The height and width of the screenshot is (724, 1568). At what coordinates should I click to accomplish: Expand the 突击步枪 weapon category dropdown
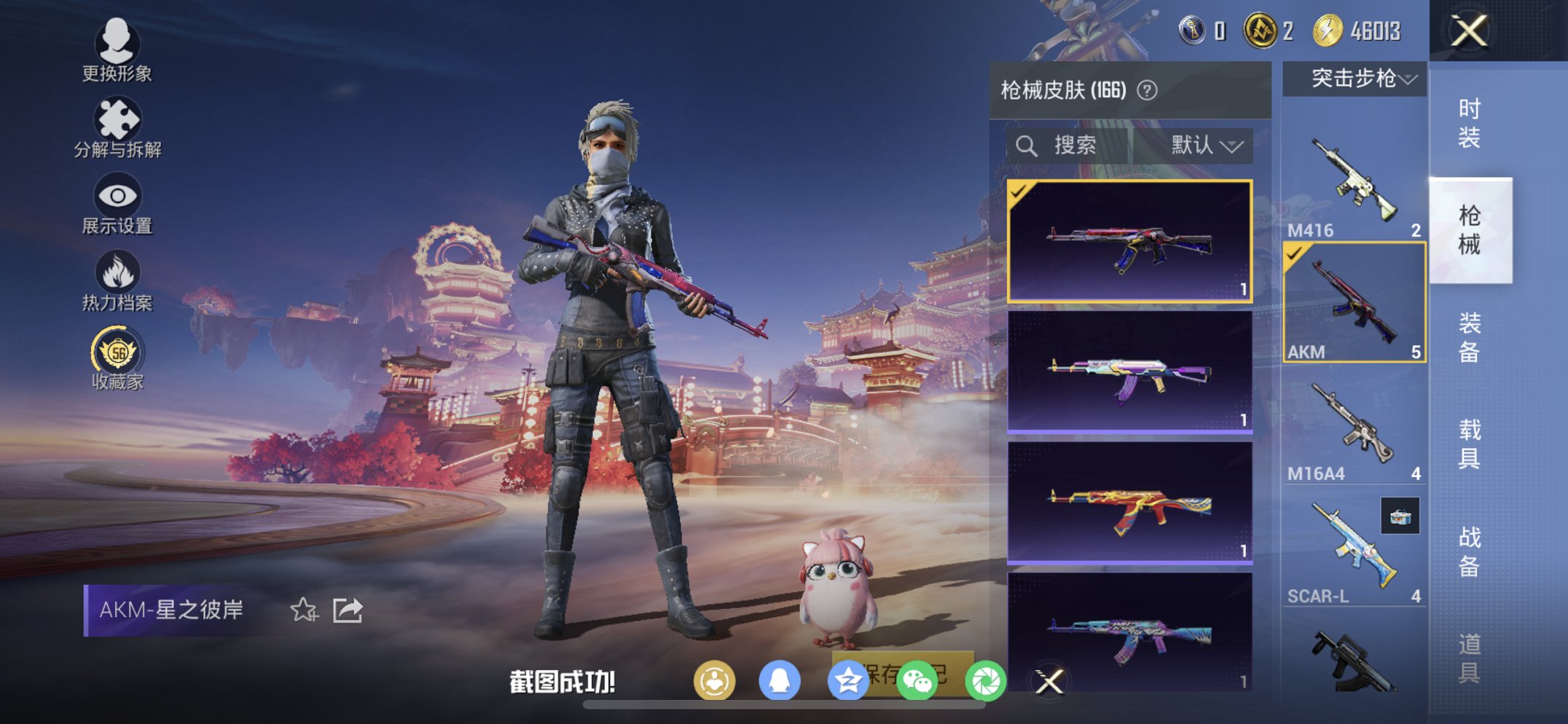(1357, 79)
